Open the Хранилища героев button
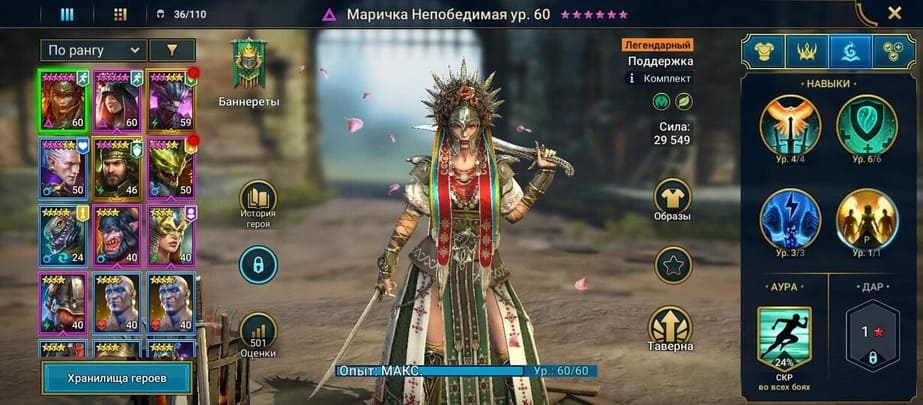The image size is (923, 405). [116, 377]
